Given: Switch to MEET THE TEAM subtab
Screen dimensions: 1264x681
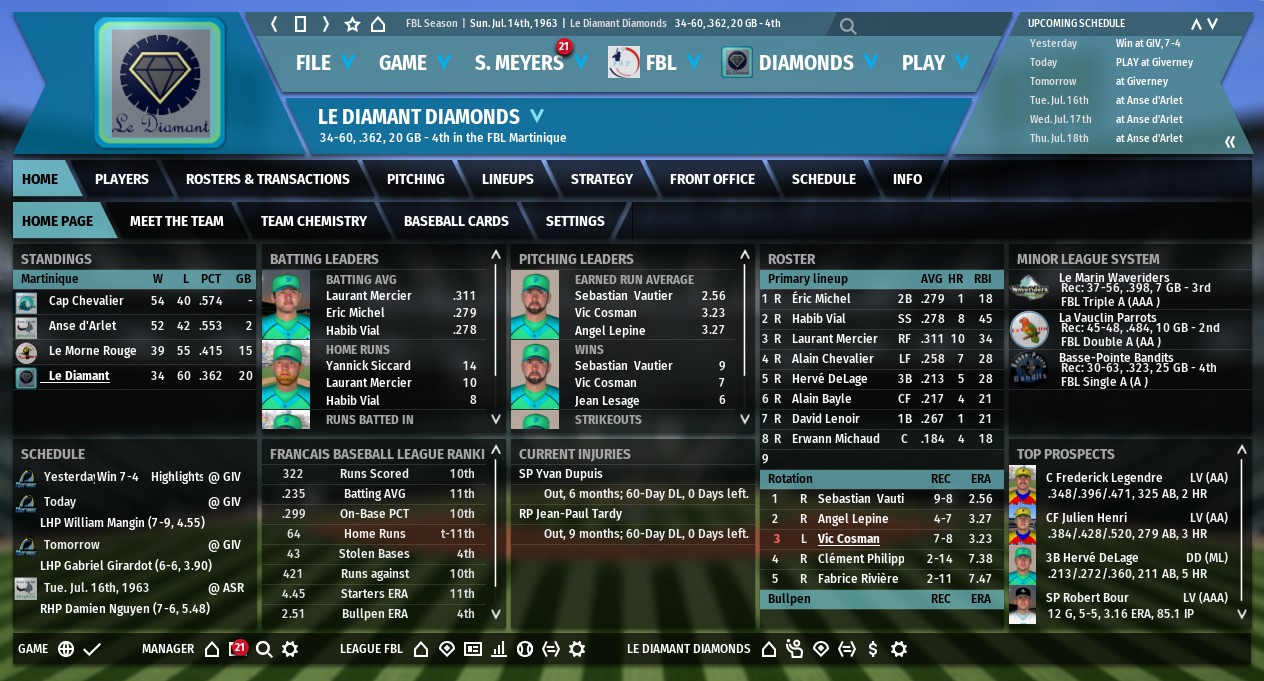Looking at the screenshot, I should coord(176,221).
